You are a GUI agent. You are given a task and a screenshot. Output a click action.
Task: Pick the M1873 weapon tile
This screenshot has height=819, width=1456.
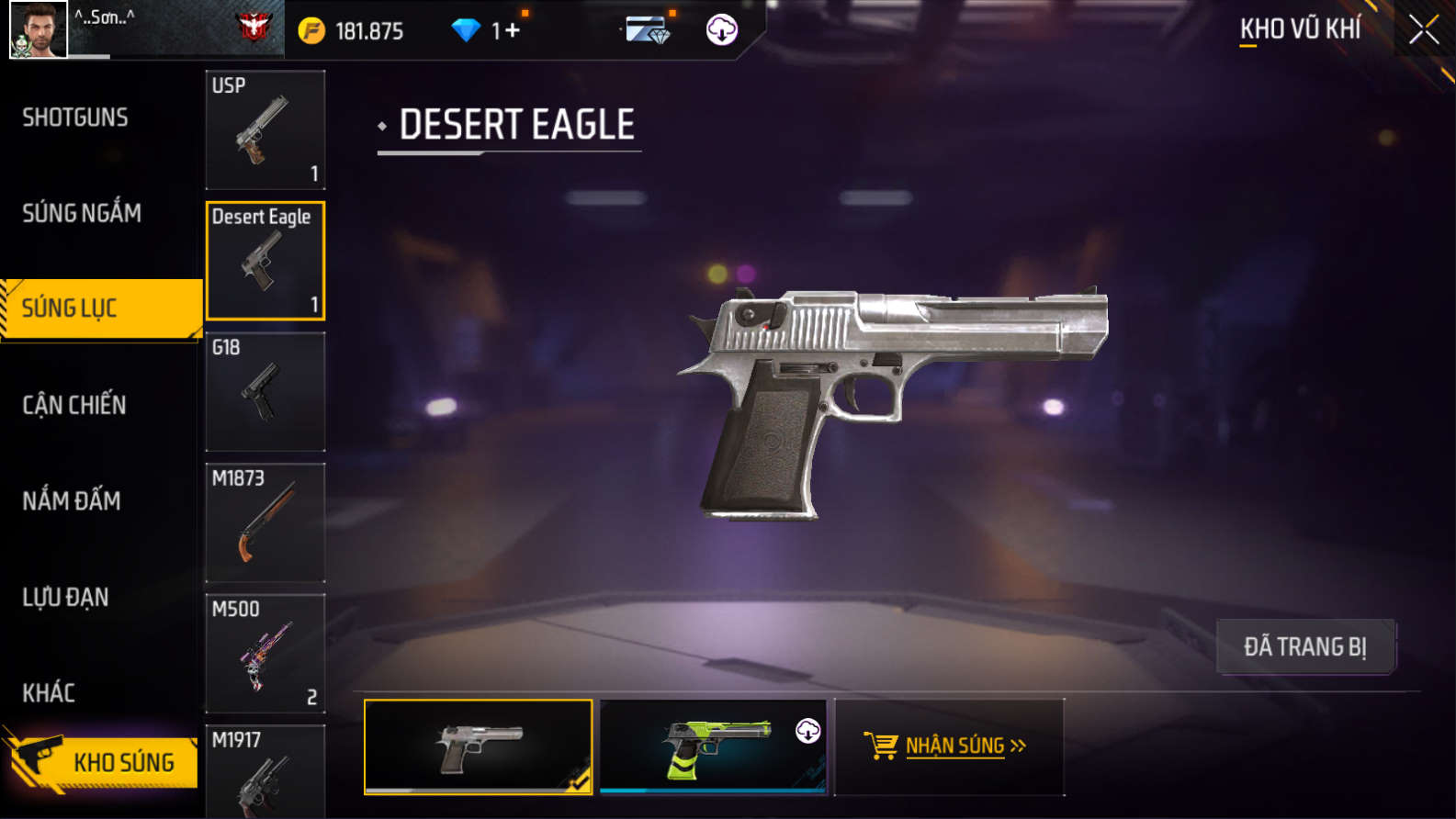[x=265, y=522]
